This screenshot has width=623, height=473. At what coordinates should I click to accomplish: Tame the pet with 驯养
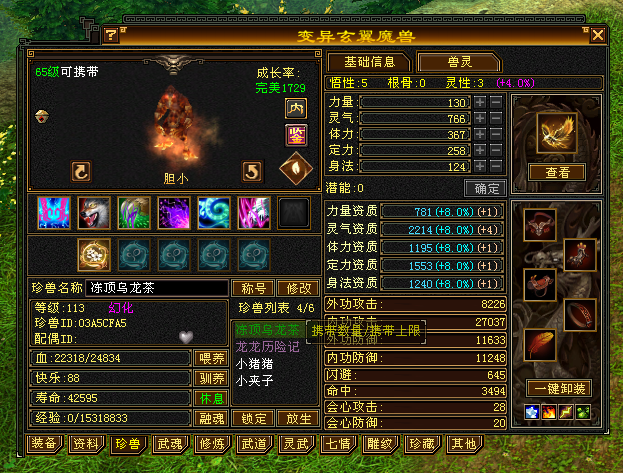(210, 378)
